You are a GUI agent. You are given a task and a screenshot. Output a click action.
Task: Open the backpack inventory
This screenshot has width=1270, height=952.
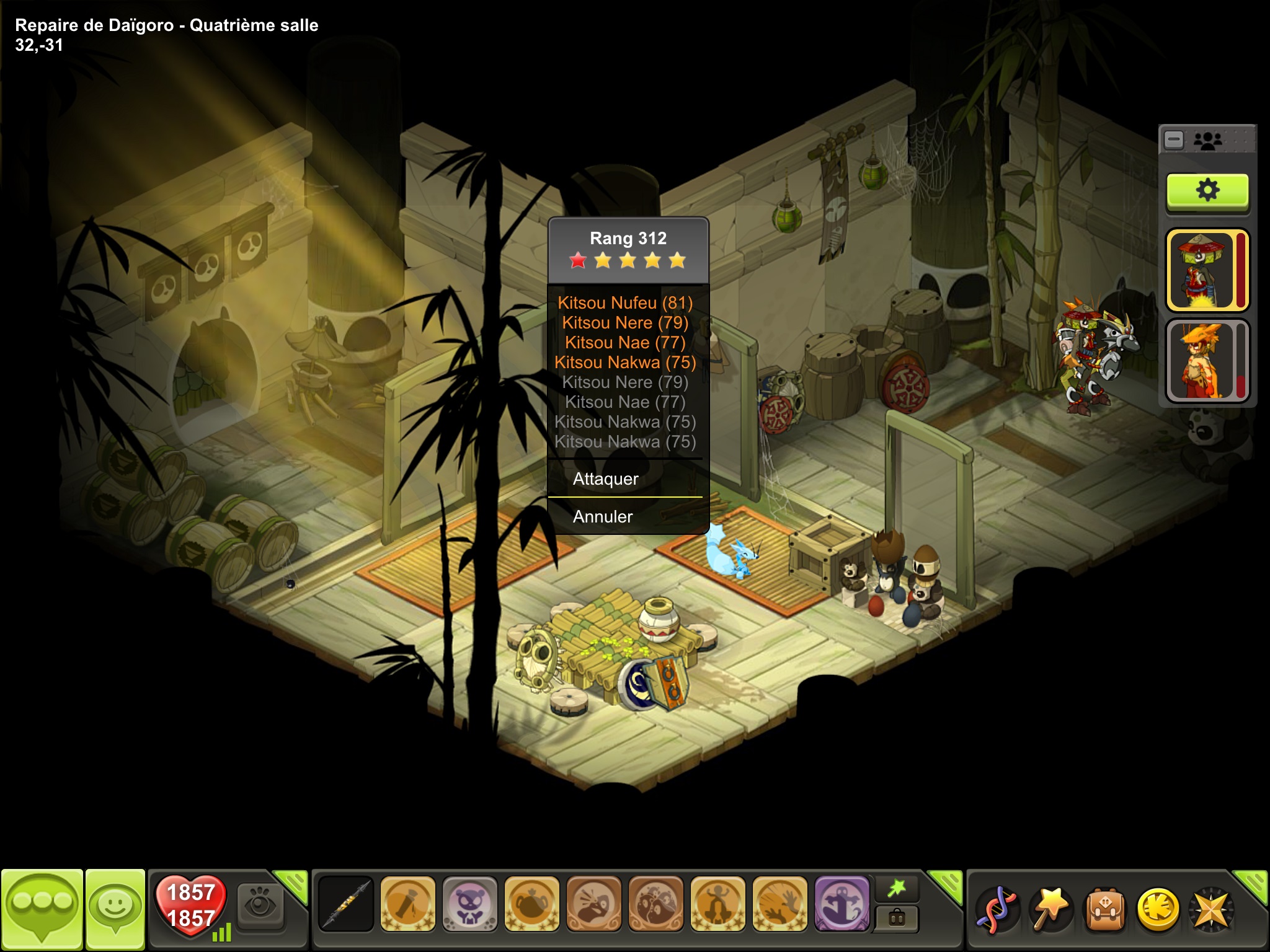1104,909
